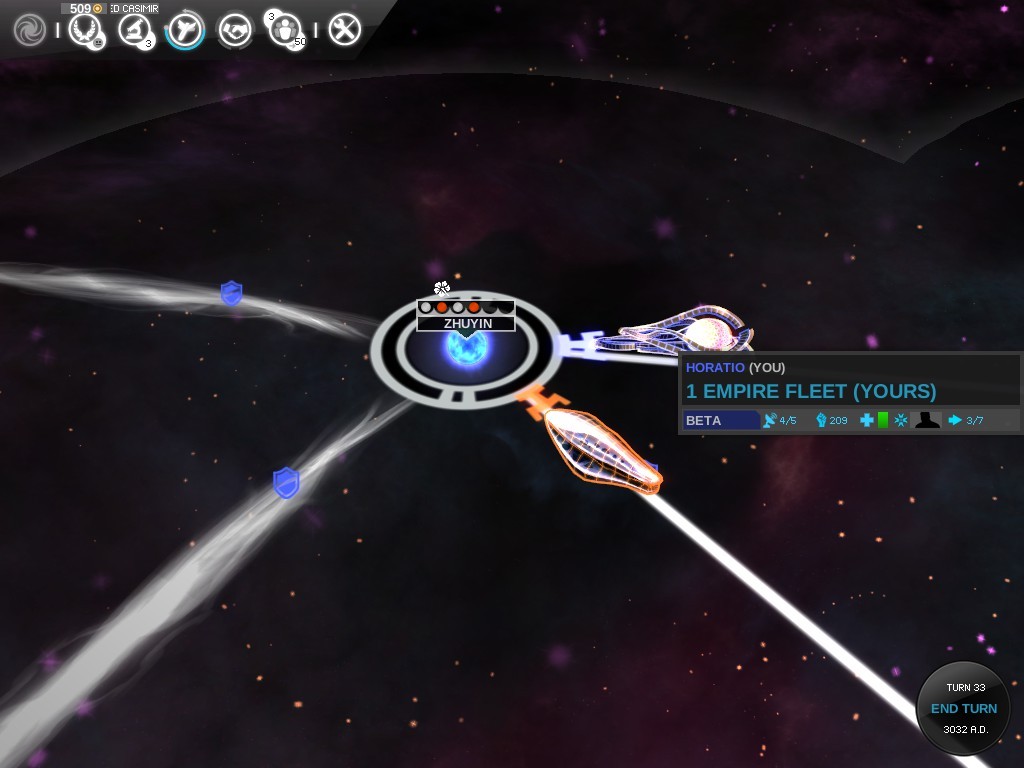The width and height of the screenshot is (1024, 768).
Task: Open the Academy heroes screen
Action: 288,30
